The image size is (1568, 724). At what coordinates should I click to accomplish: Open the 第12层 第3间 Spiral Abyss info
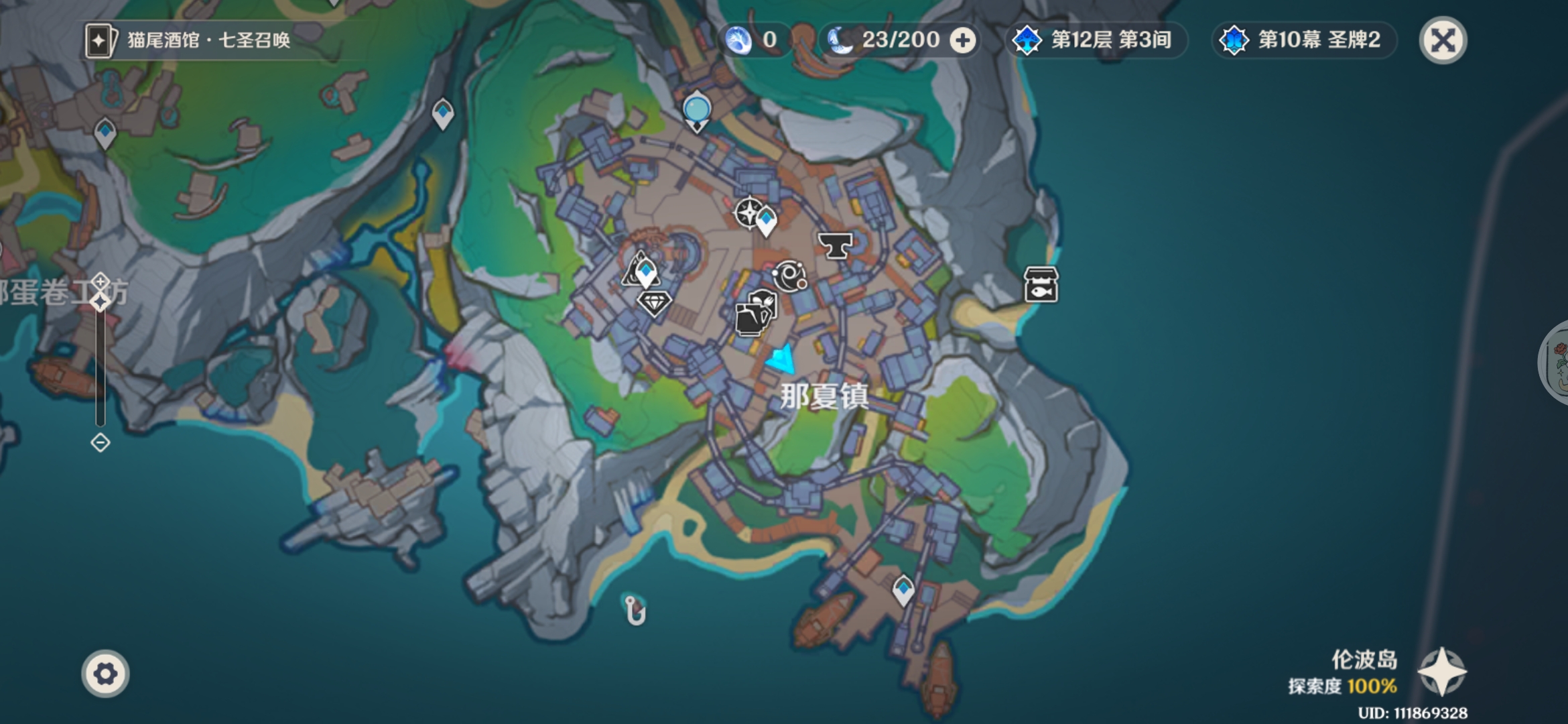click(x=1096, y=40)
